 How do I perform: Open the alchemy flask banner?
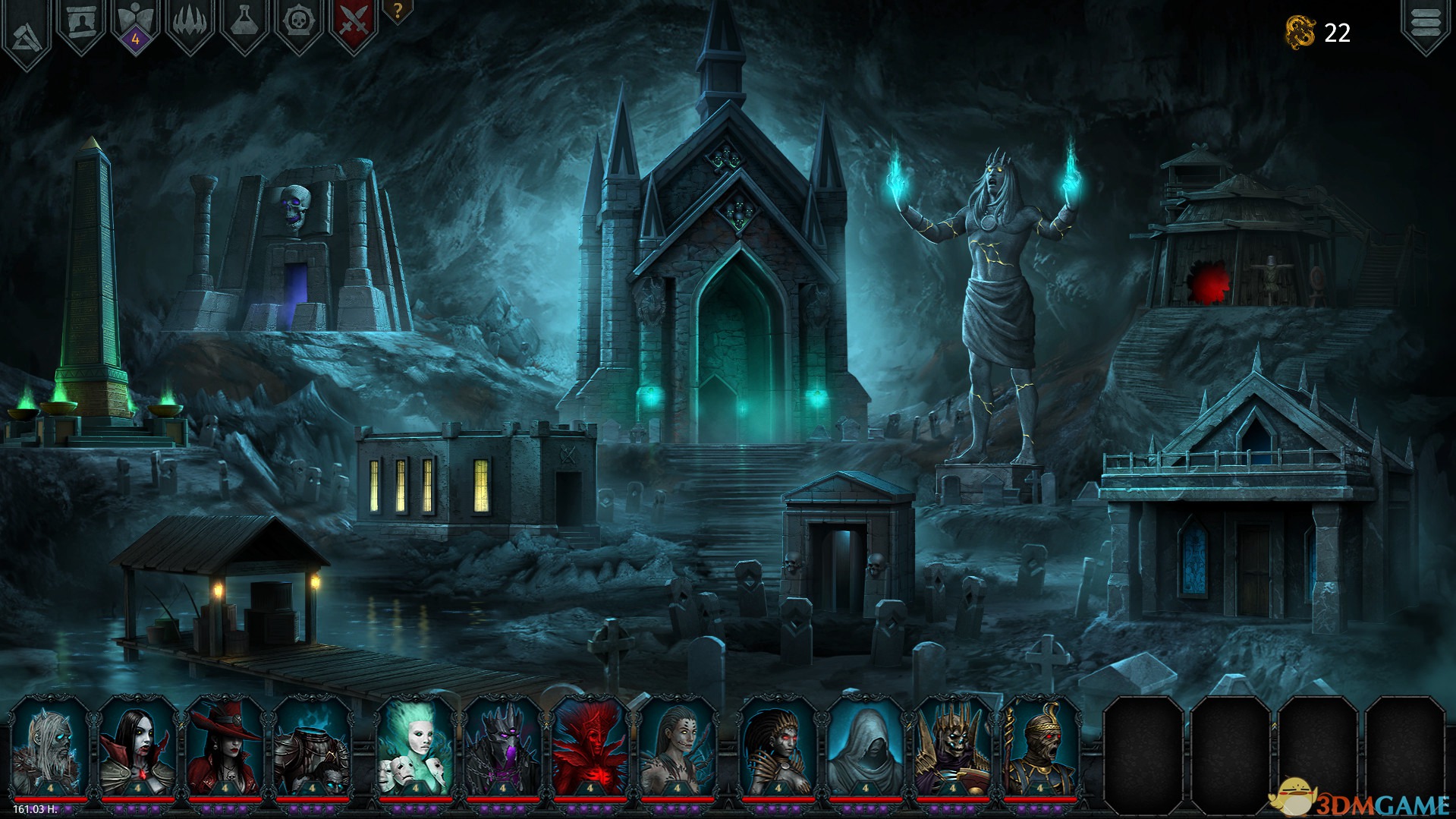tap(244, 24)
